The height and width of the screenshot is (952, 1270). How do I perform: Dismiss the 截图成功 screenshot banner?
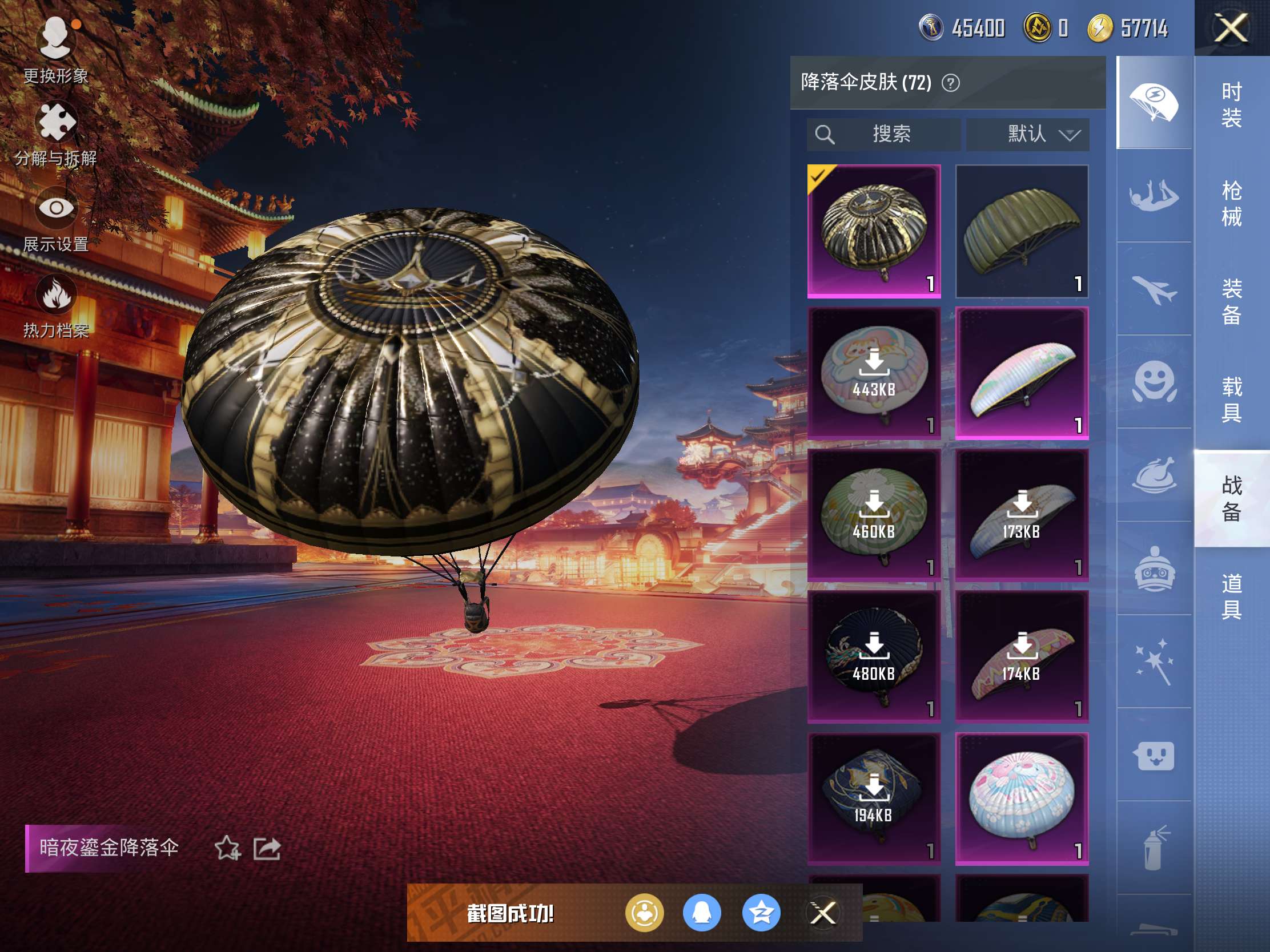pyautogui.click(x=822, y=913)
